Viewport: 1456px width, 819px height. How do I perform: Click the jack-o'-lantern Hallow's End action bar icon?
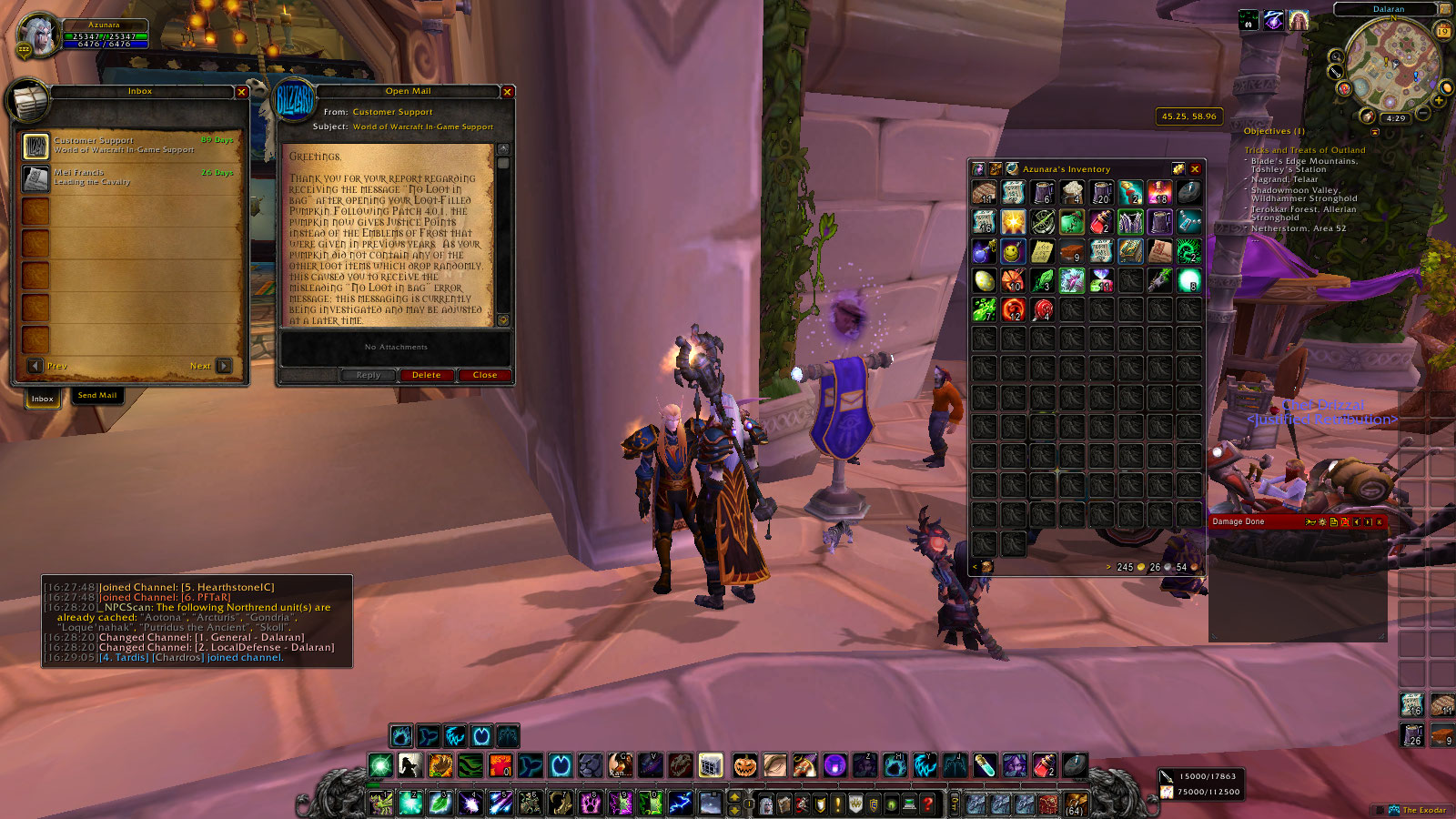pyautogui.click(x=743, y=767)
